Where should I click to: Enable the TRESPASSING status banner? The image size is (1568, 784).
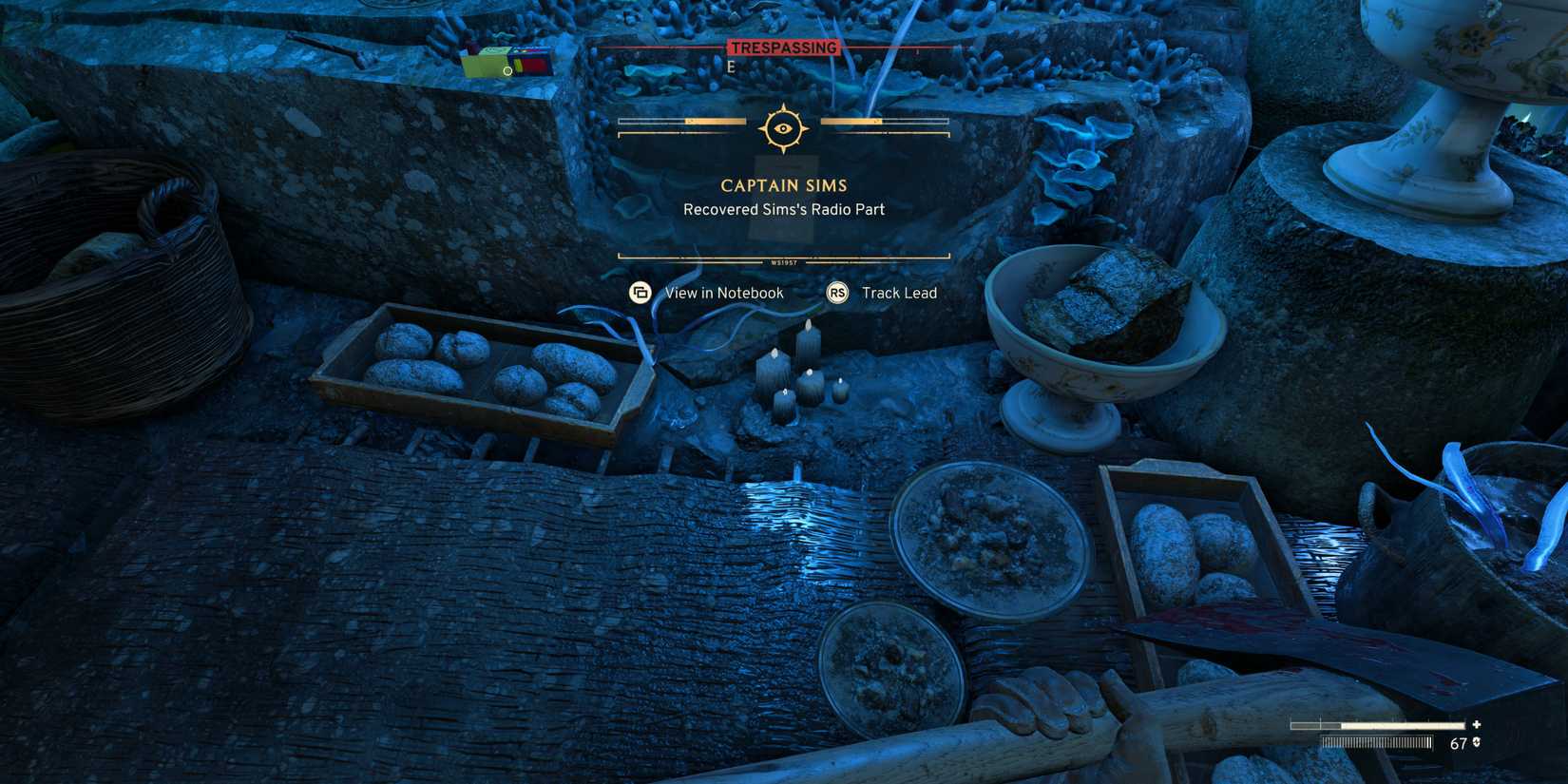[x=783, y=47]
